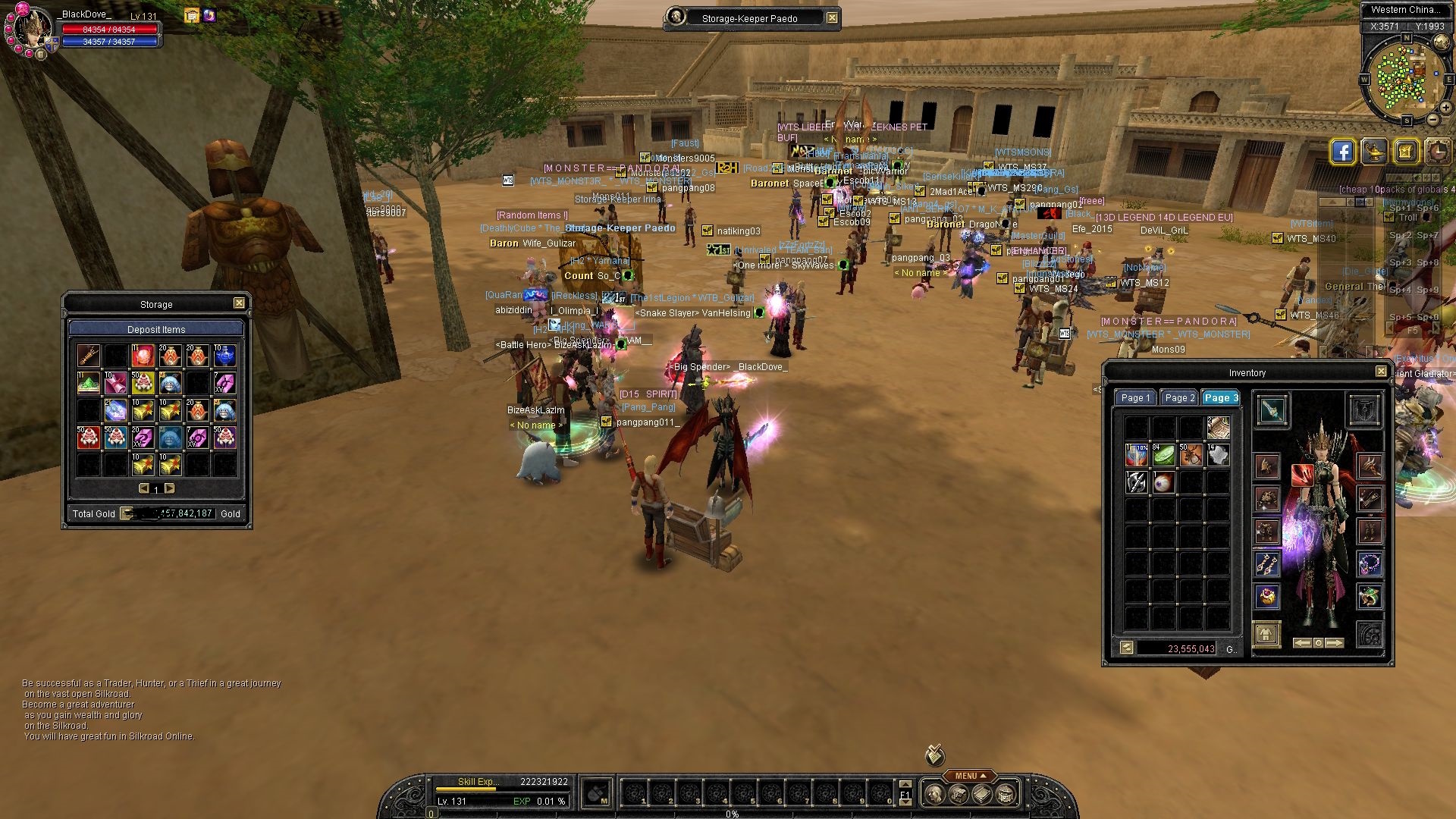Click the equipped weapon slot with the blade
The image size is (1456, 819).
[x=1272, y=410]
